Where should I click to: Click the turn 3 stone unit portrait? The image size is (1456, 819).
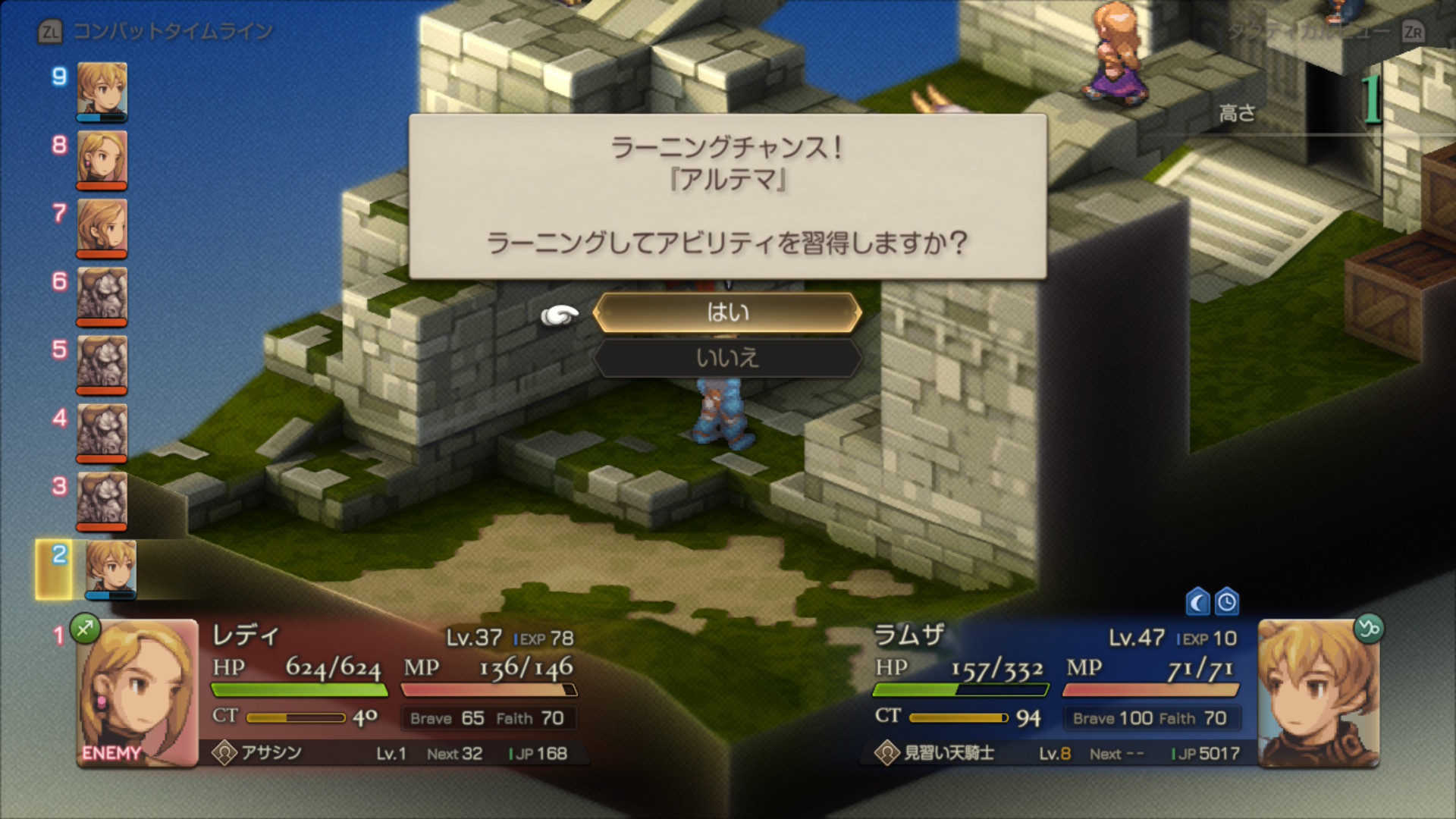(102, 500)
